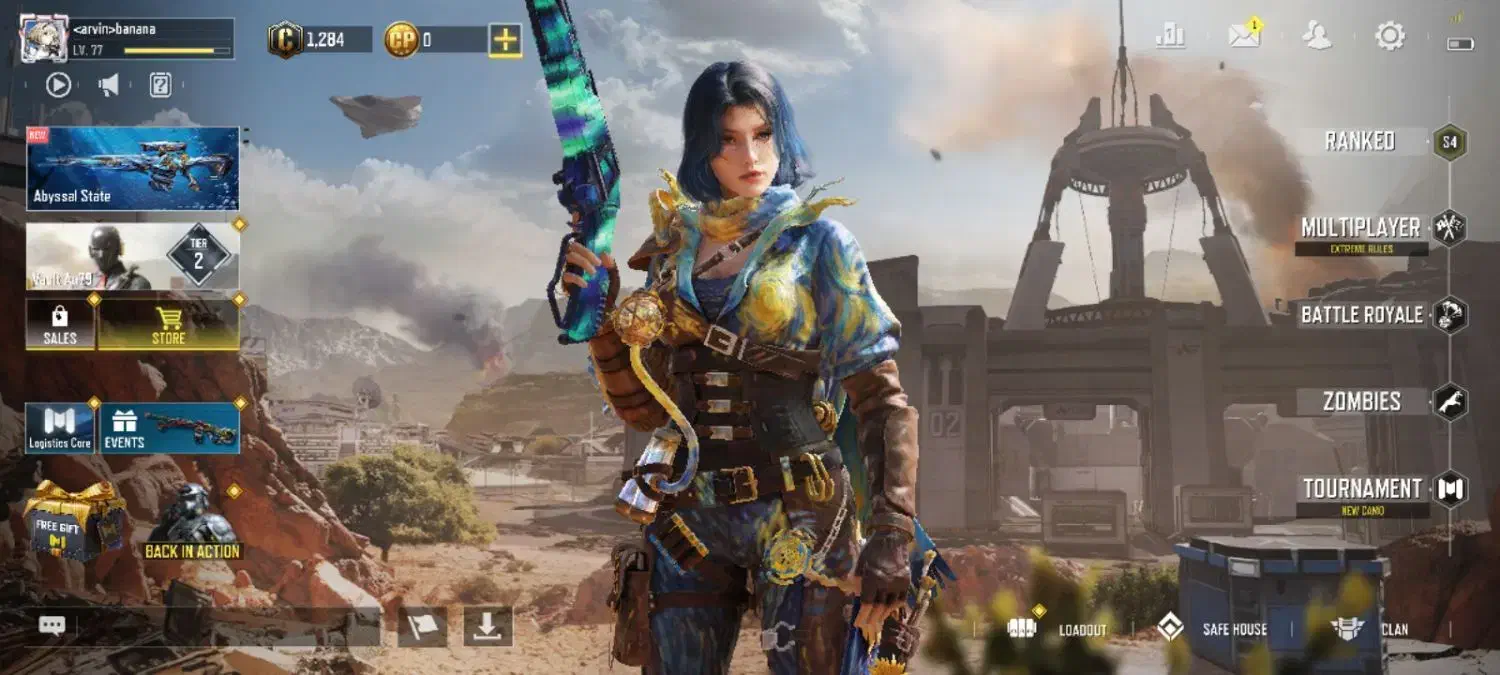The height and width of the screenshot is (675, 1500).
Task: Claim the Free Gift box
Action: click(x=73, y=520)
